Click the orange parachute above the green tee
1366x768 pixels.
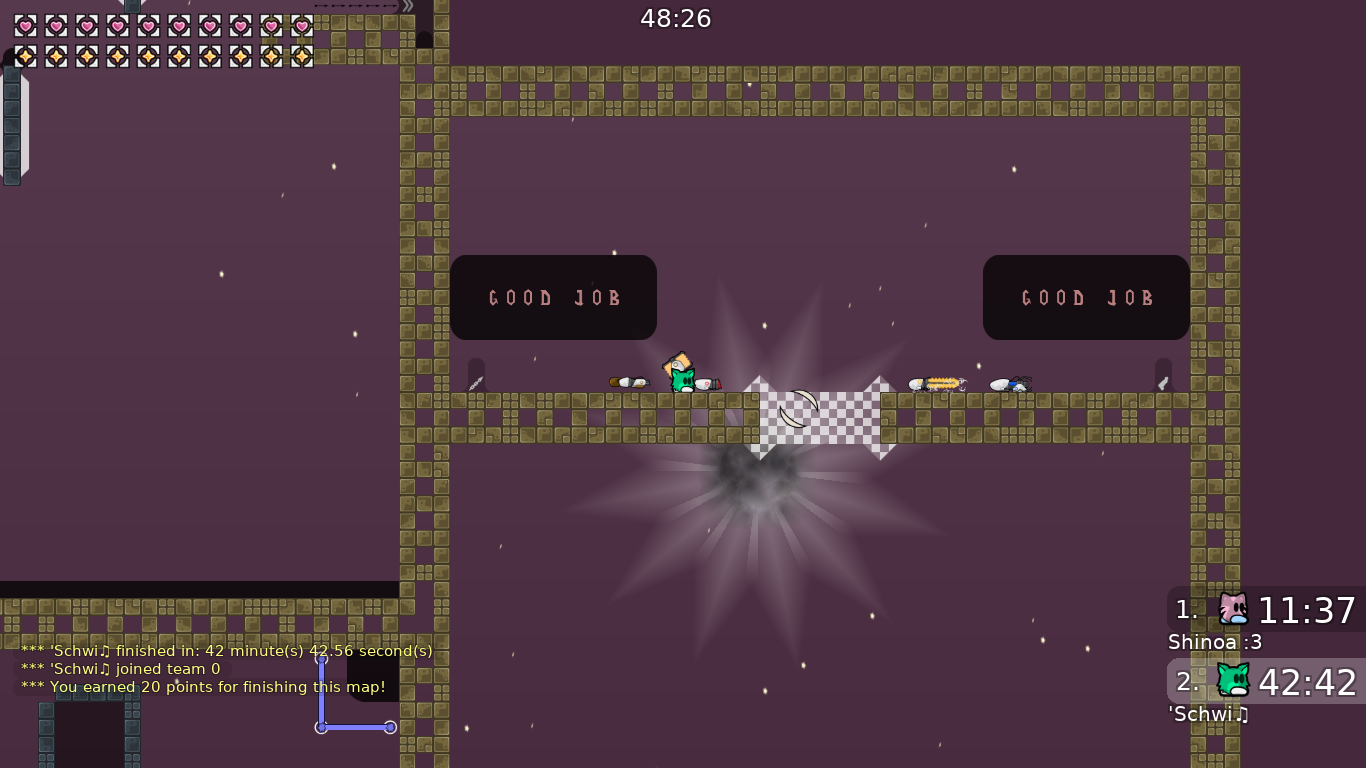(x=676, y=362)
